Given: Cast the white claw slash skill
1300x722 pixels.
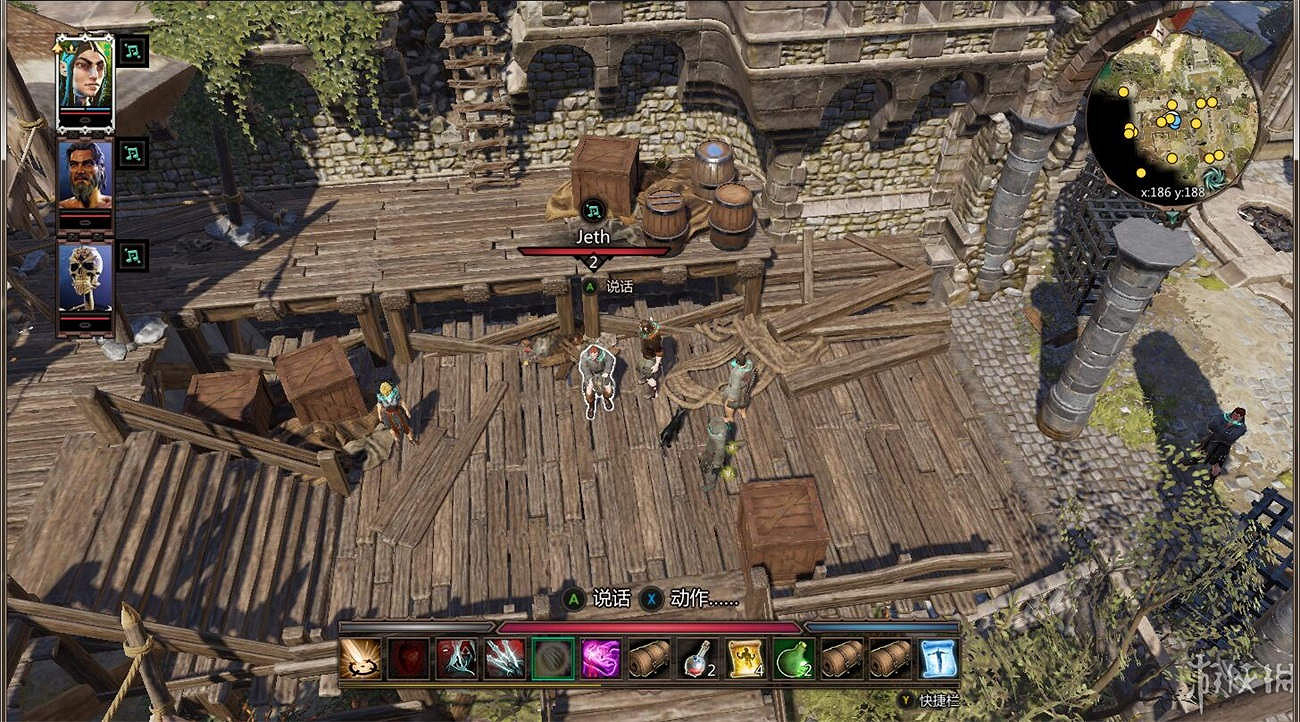Looking at the screenshot, I should (504, 659).
